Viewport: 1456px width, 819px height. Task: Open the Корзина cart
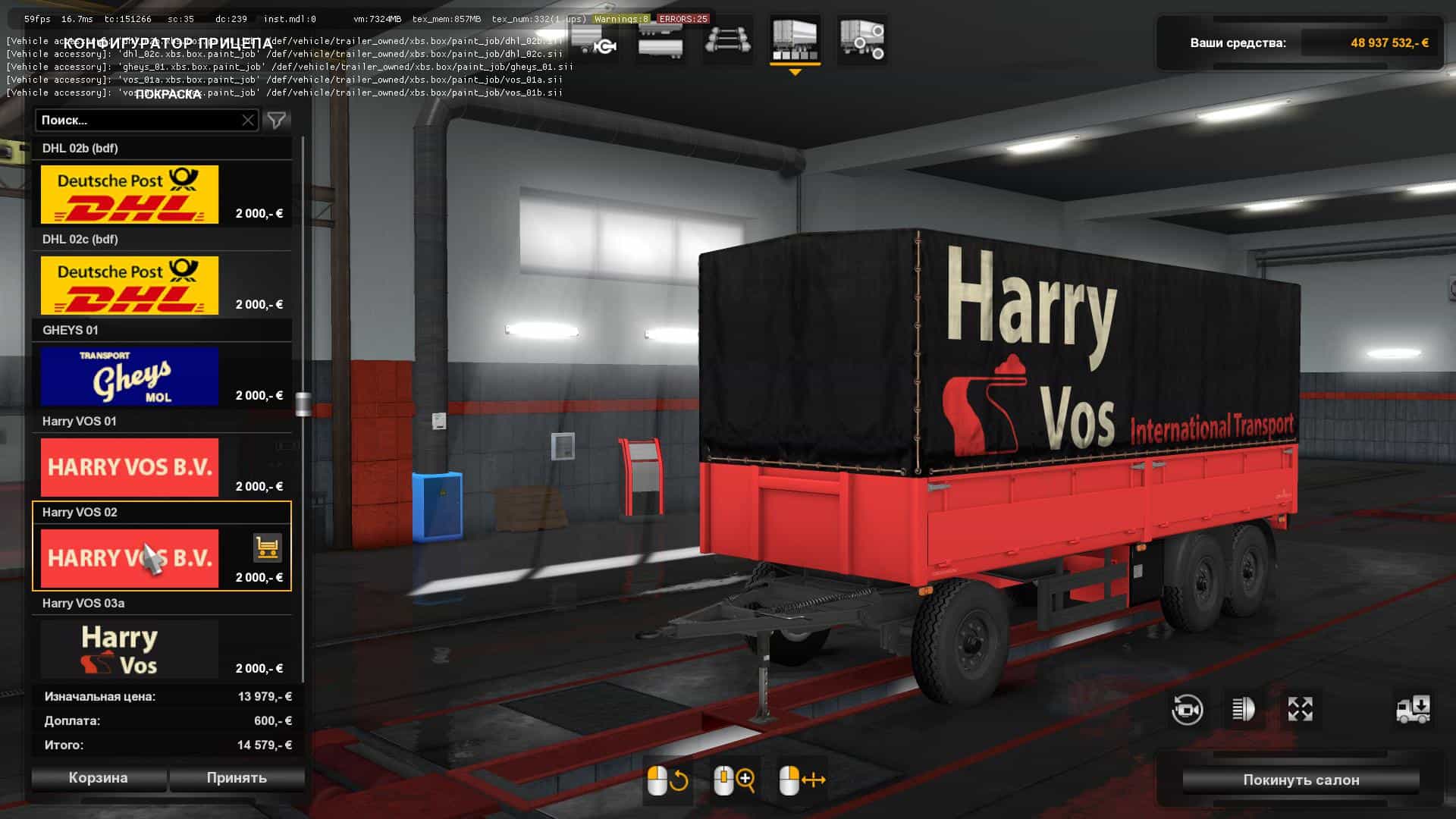pyautogui.click(x=99, y=778)
